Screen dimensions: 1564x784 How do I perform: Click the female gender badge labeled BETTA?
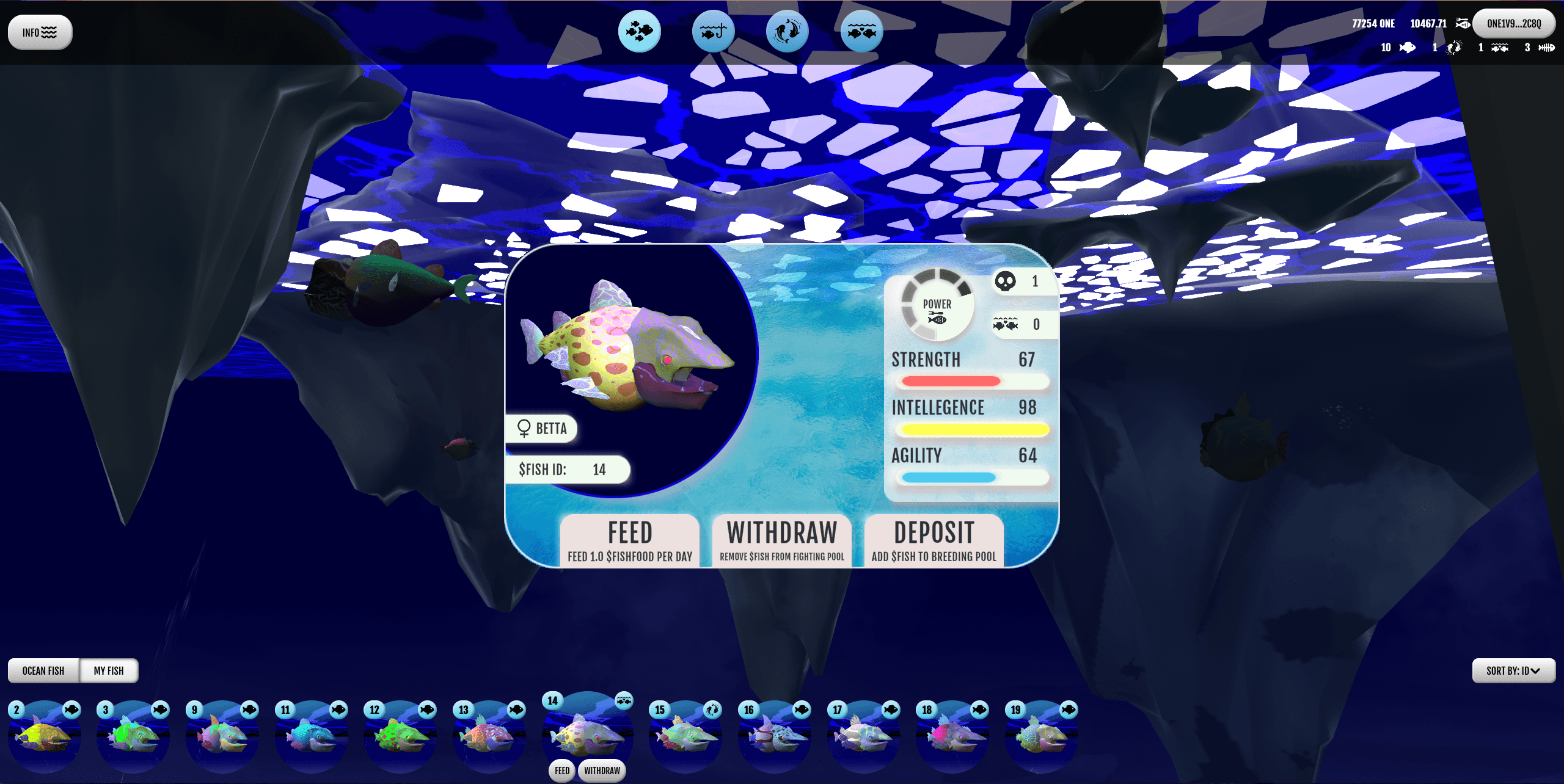coord(541,429)
